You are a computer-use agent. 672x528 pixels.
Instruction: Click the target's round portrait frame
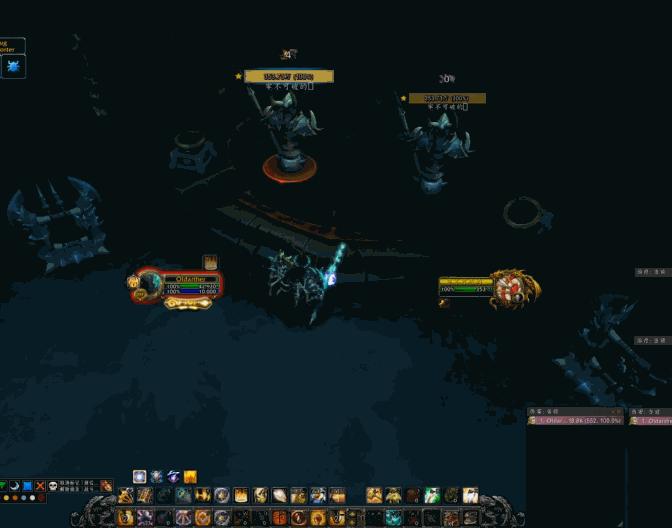tap(515, 288)
